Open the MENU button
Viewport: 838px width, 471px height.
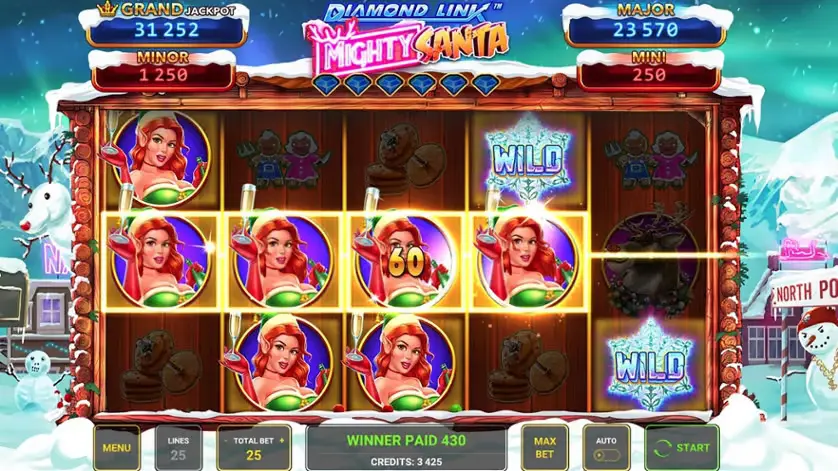[117, 448]
